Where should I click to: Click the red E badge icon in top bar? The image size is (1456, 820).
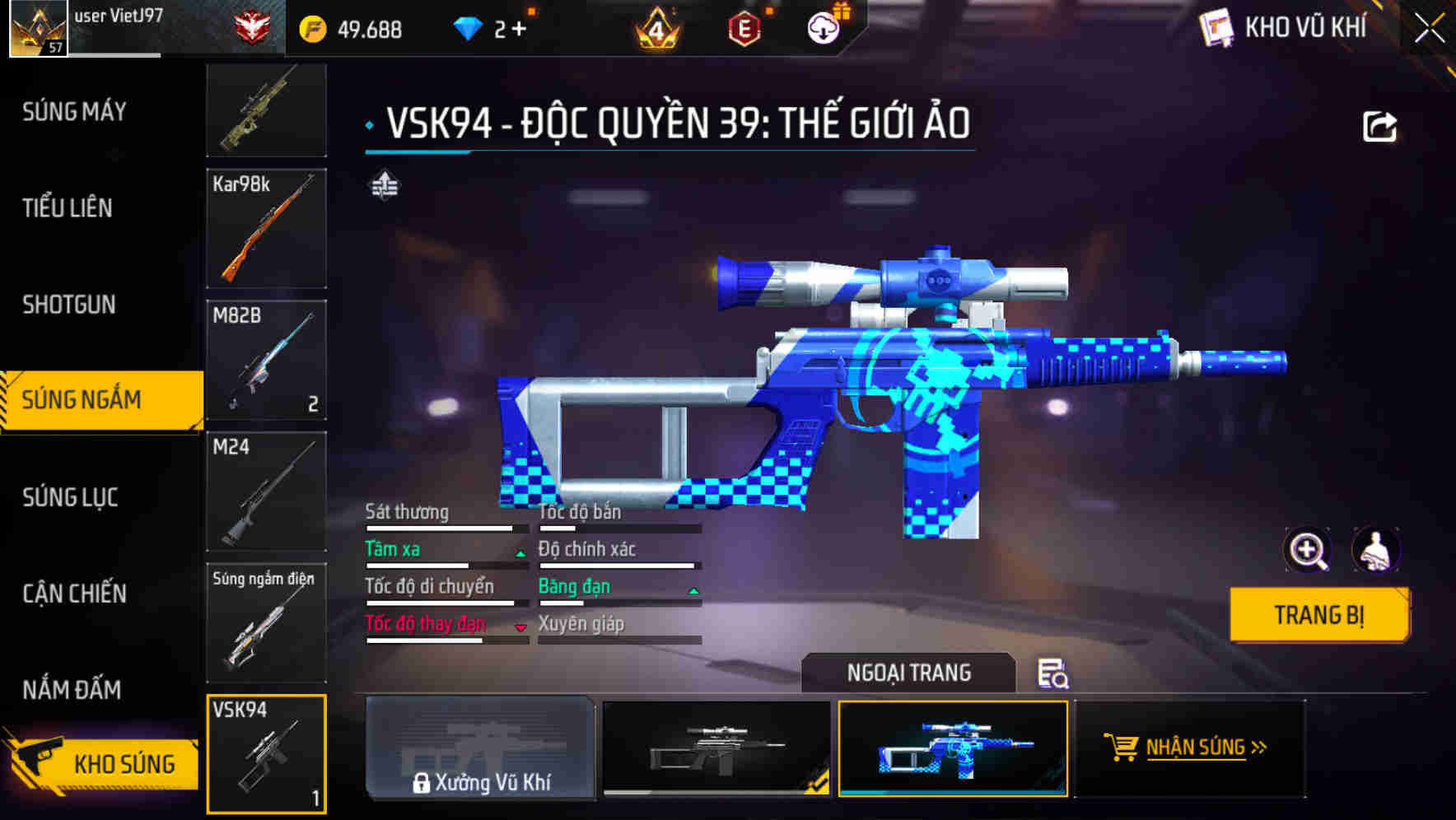pos(745,27)
